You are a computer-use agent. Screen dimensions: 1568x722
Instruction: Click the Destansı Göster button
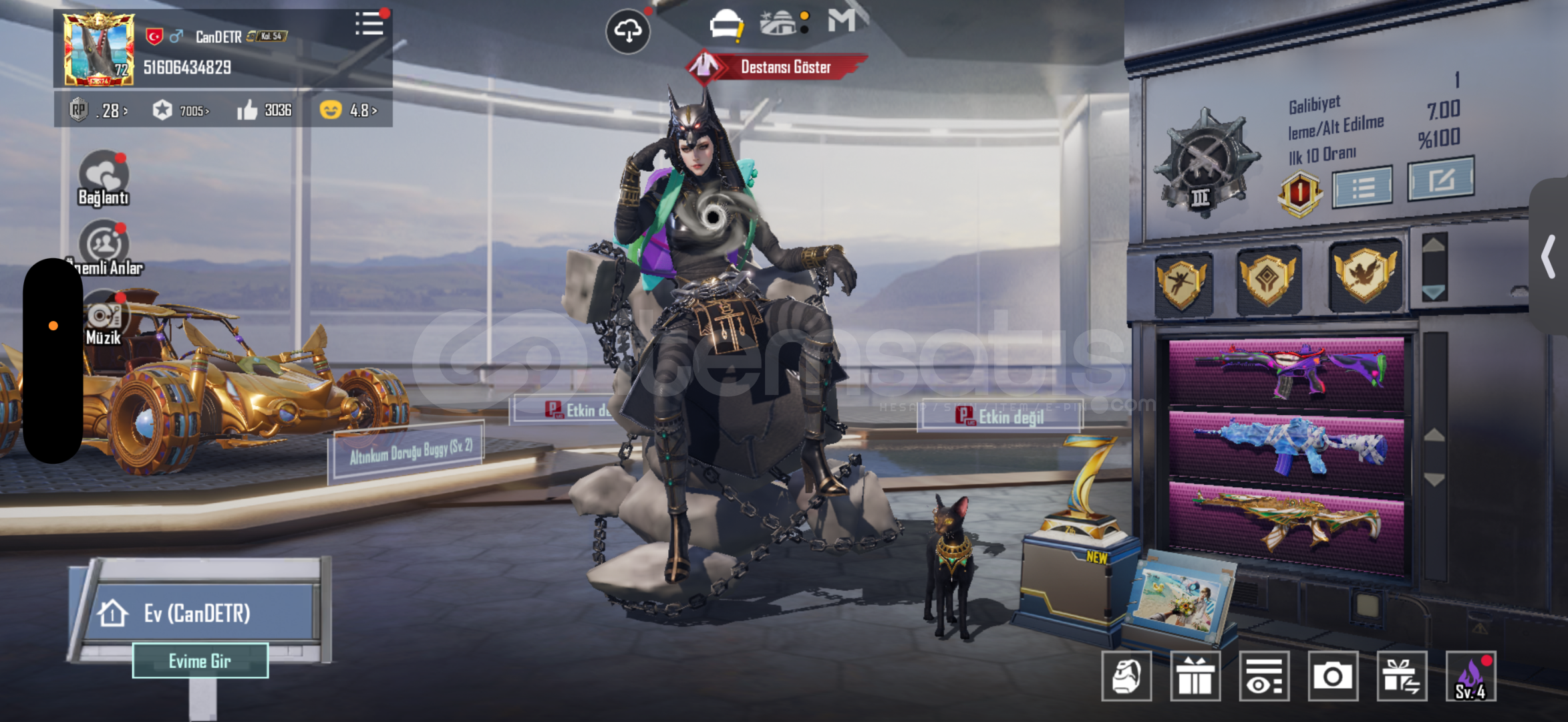pos(778,67)
